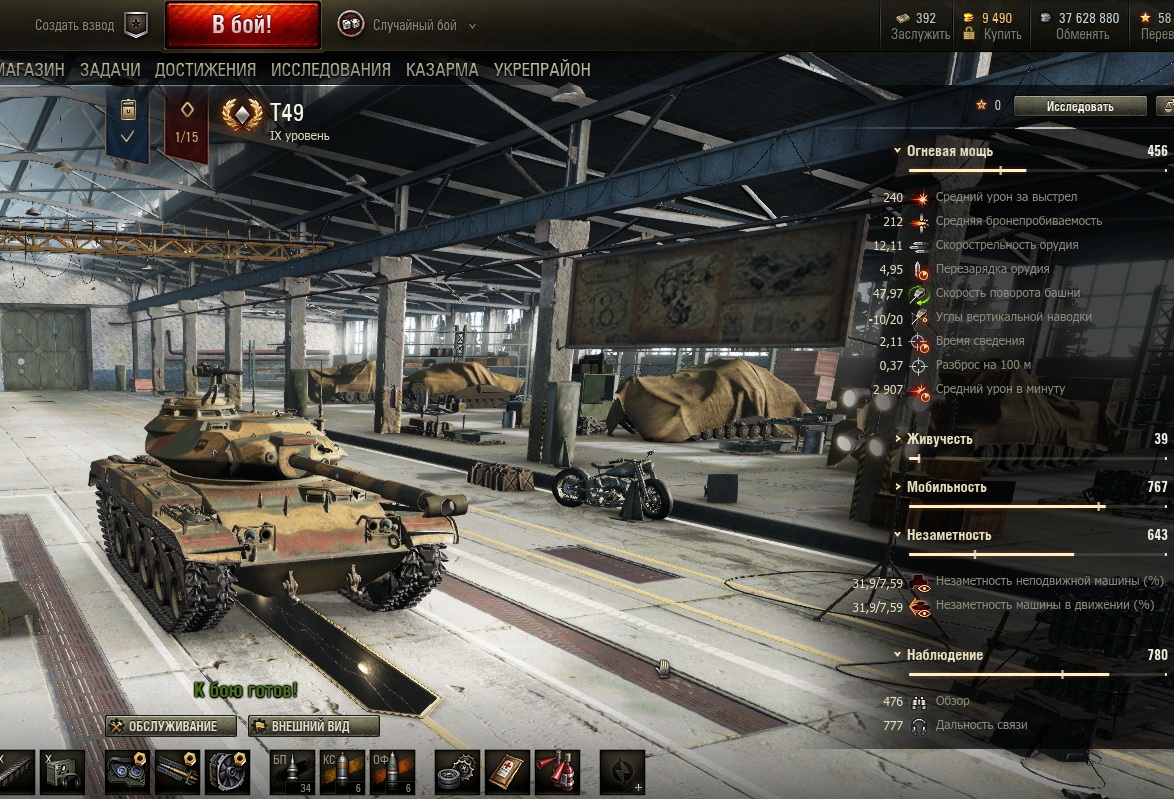Collapse the Огневая мощь stats section
This screenshot has width=1174, height=799.
coord(950,151)
